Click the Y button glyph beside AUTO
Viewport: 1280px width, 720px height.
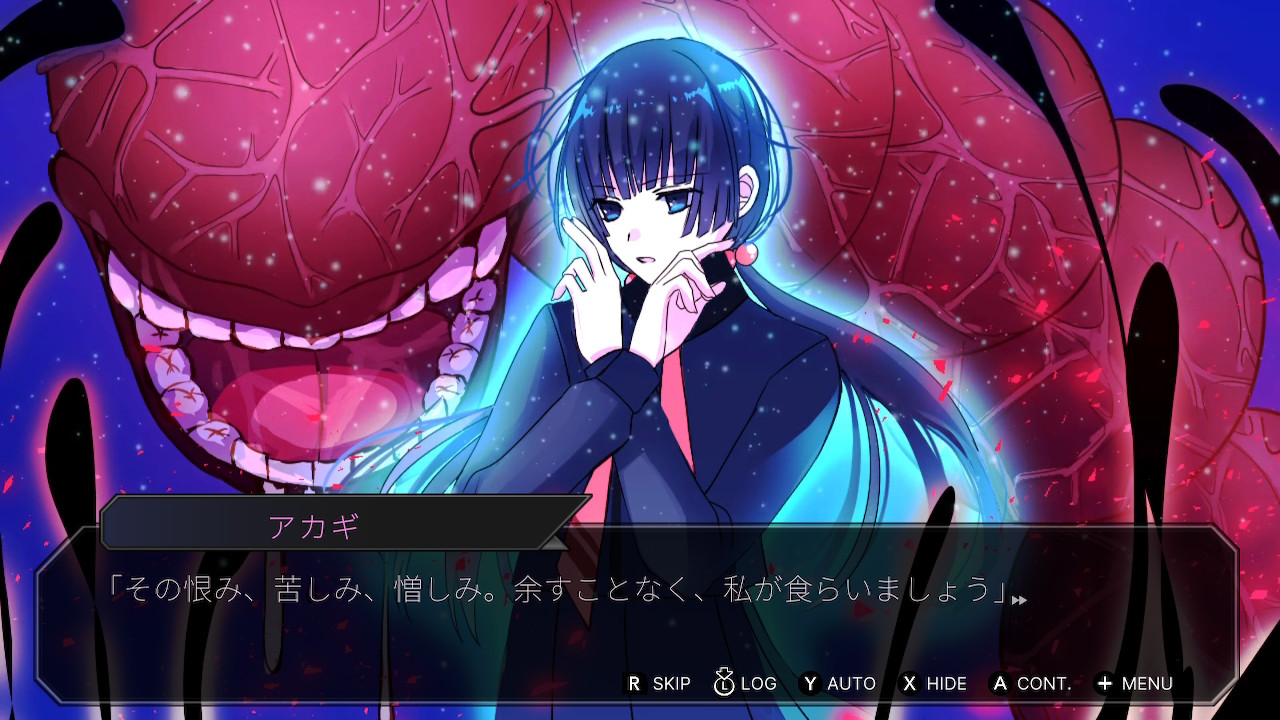(x=810, y=683)
